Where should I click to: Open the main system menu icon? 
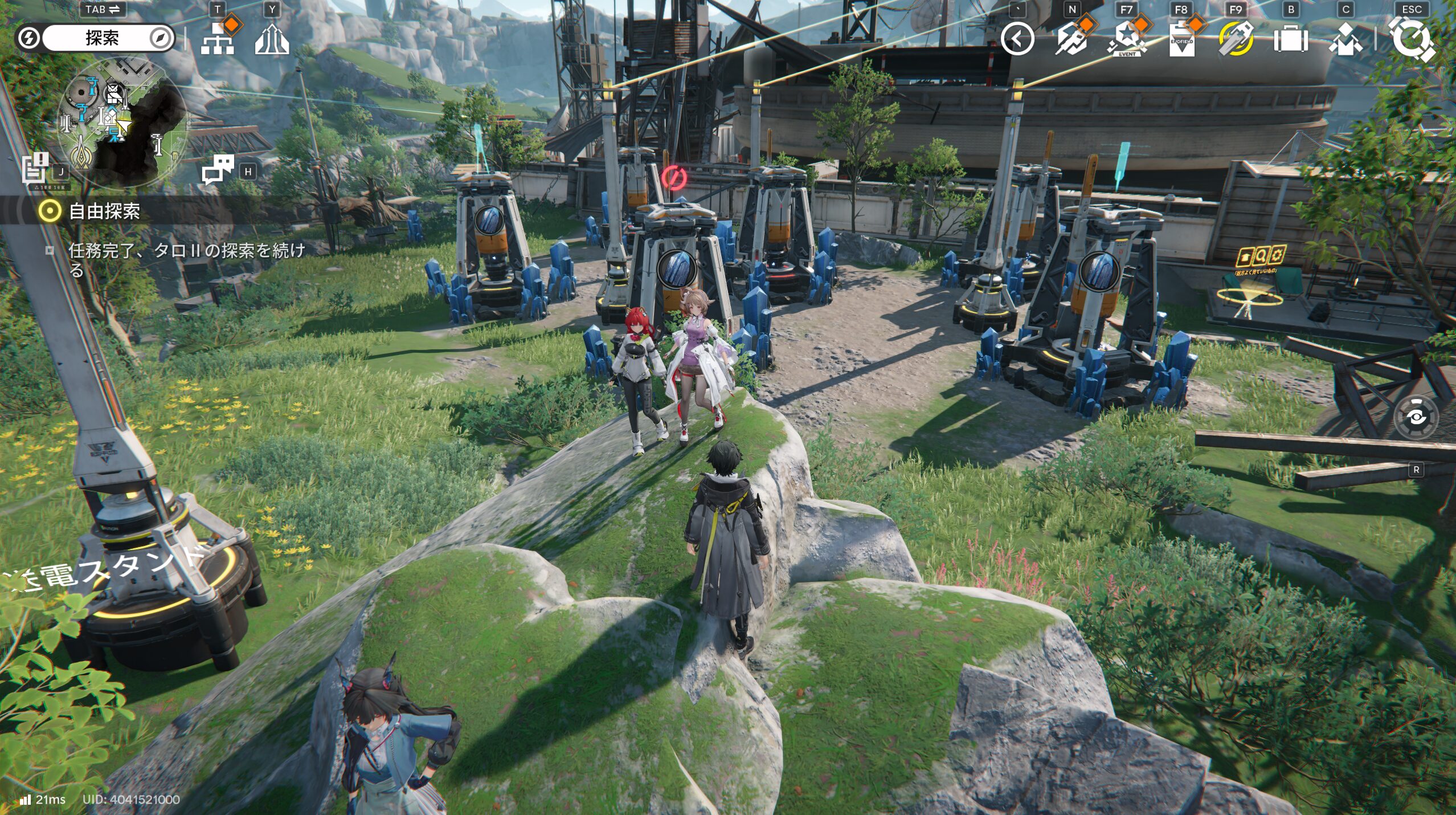pyautogui.click(x=1412, y=39)
